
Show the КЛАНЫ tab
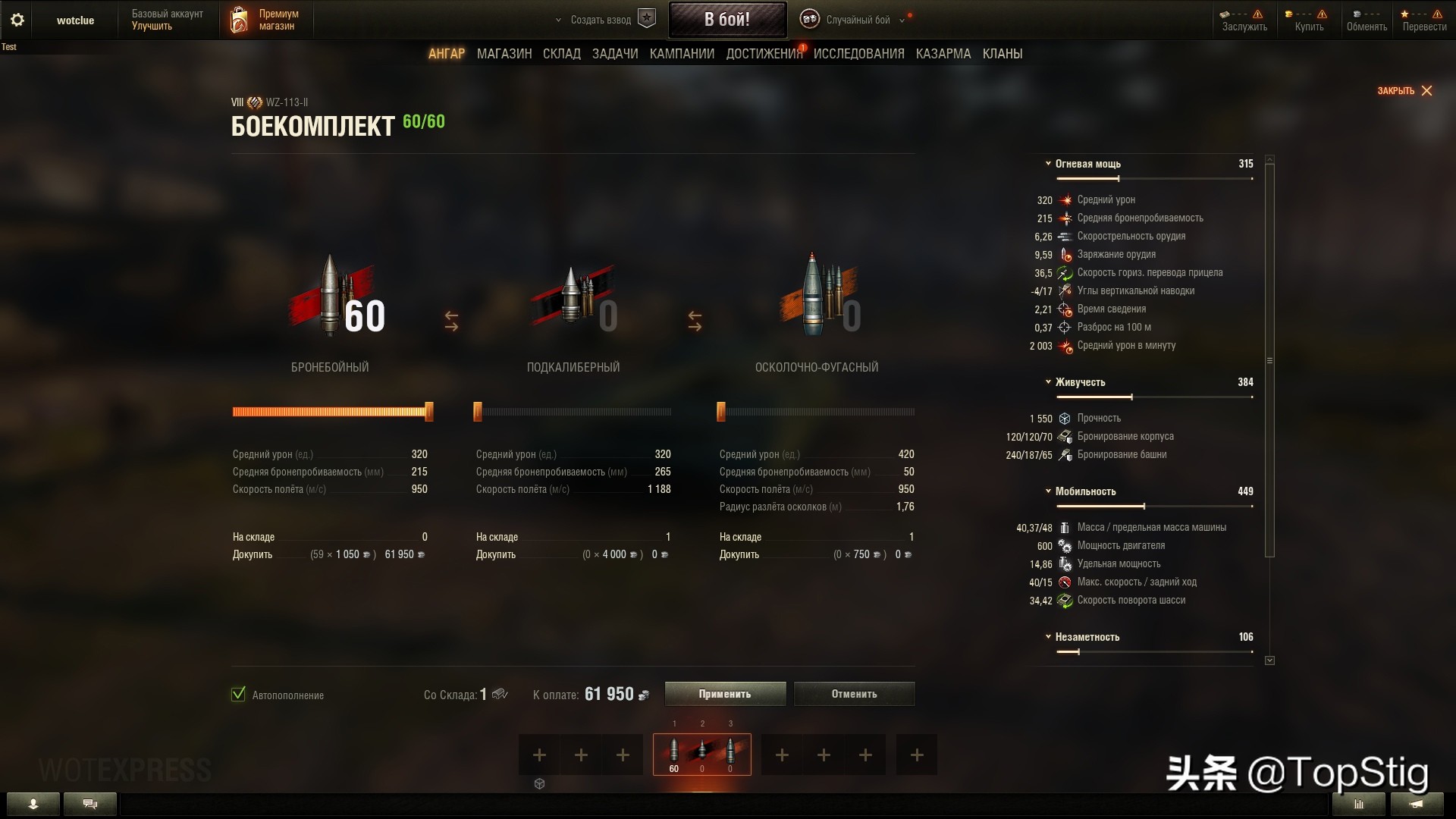(x=1003, y=54)
